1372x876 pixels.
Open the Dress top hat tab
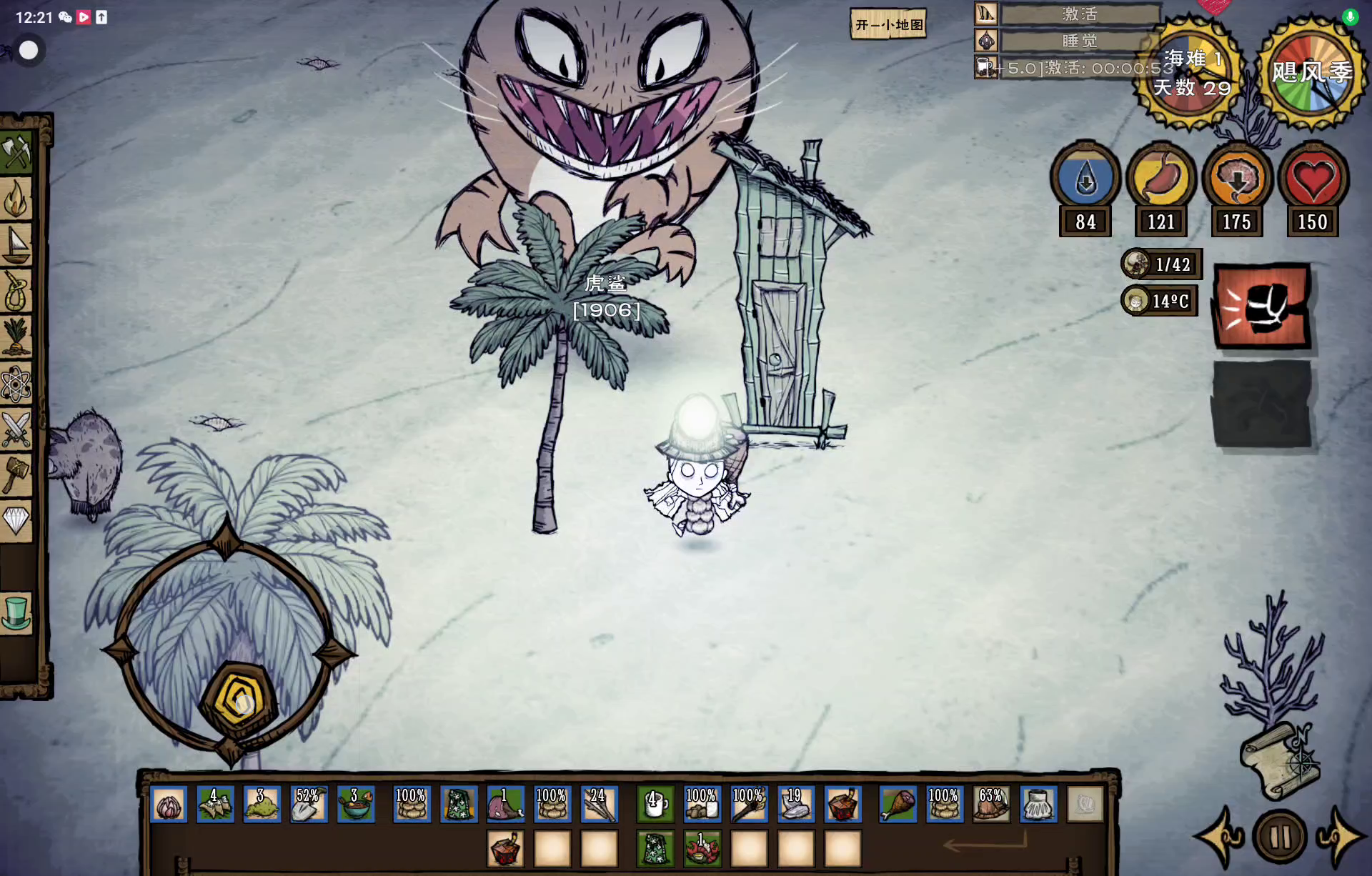click(16, 613)
